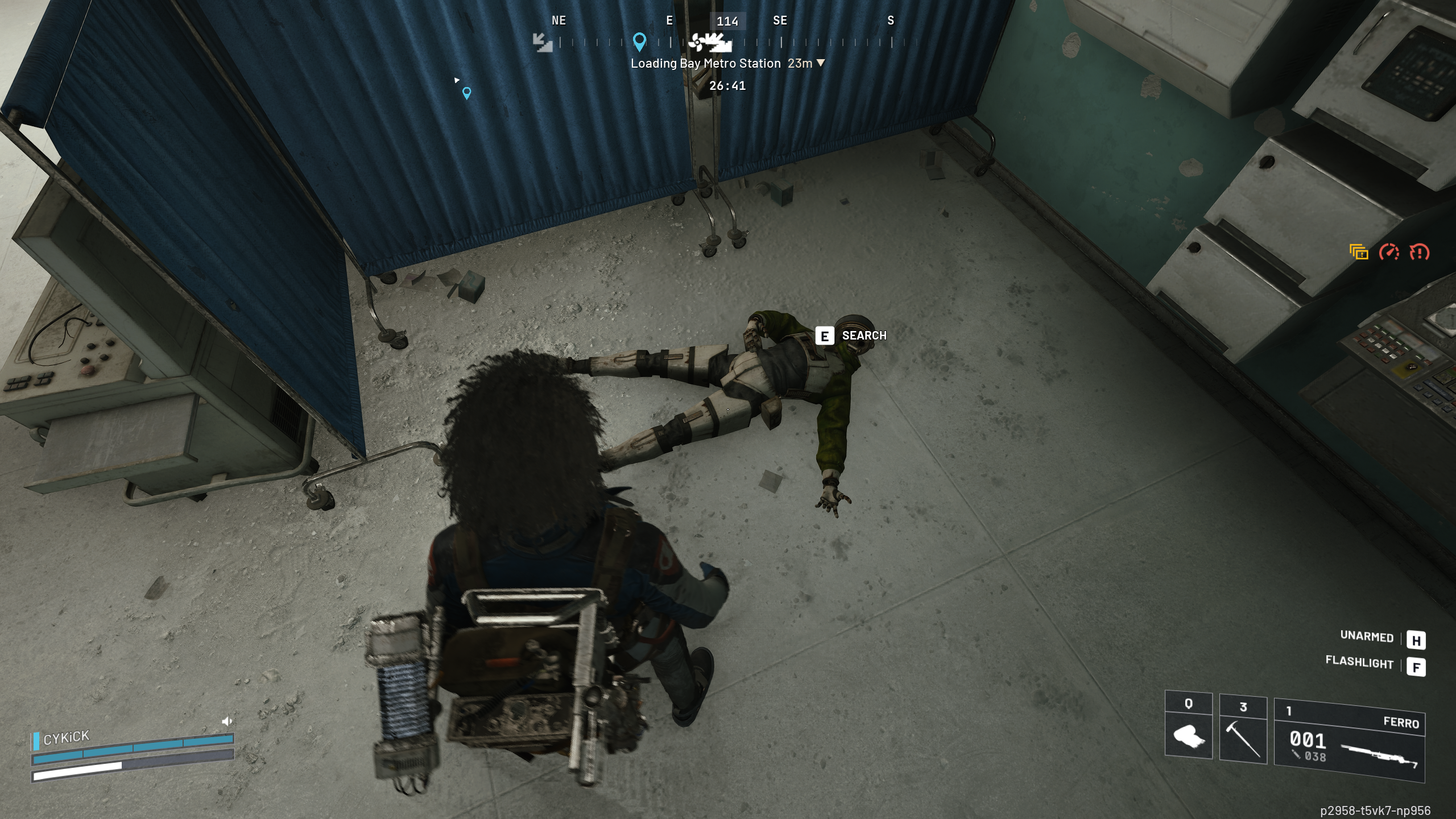
Task: Click the stairs marker on the compass
Action: 543,43
